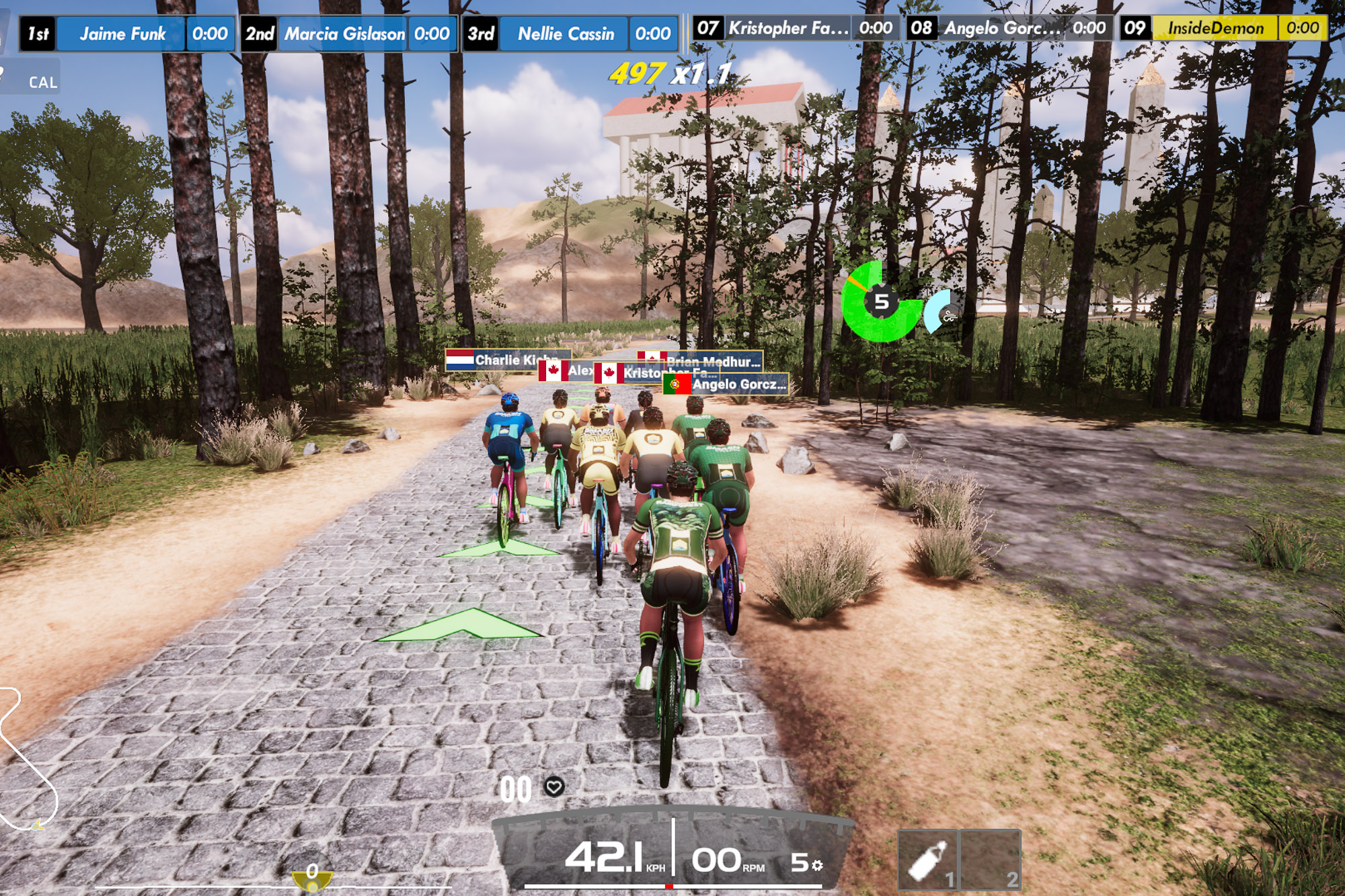
Task: Click the heart rate icon
Action: point(554,786)
